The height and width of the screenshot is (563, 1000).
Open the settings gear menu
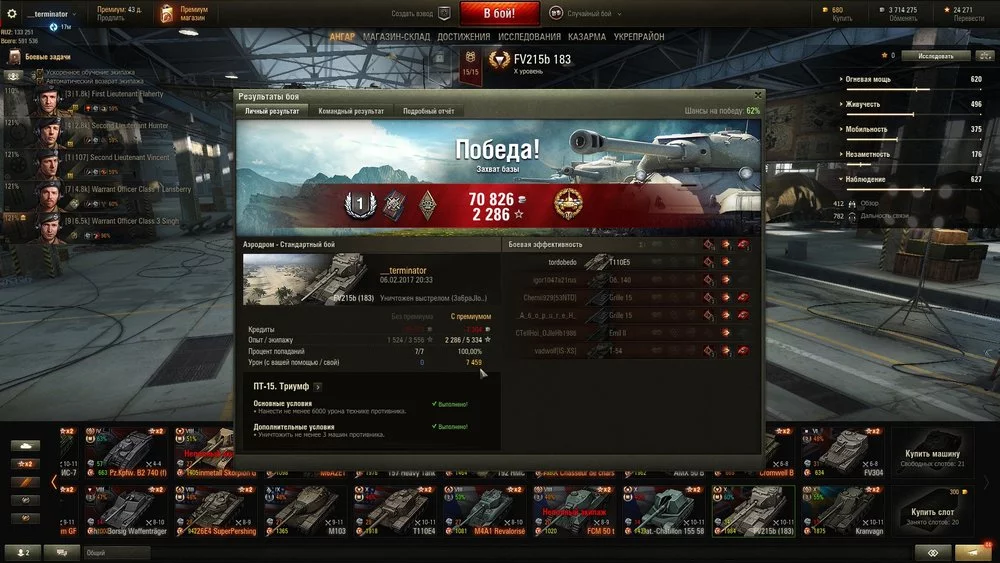pos(11,14)
